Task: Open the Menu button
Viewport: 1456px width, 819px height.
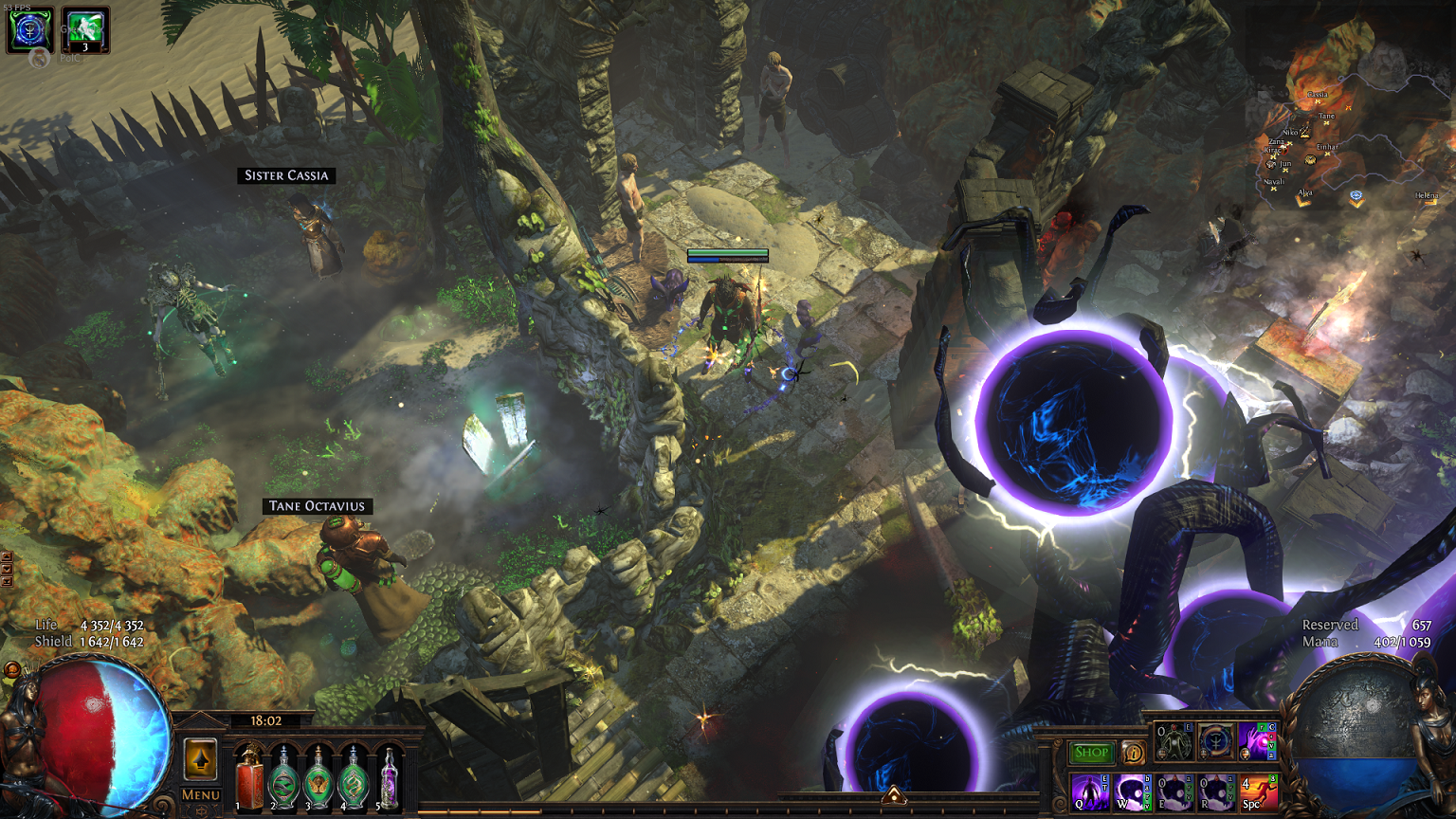Action: [200, 795]
